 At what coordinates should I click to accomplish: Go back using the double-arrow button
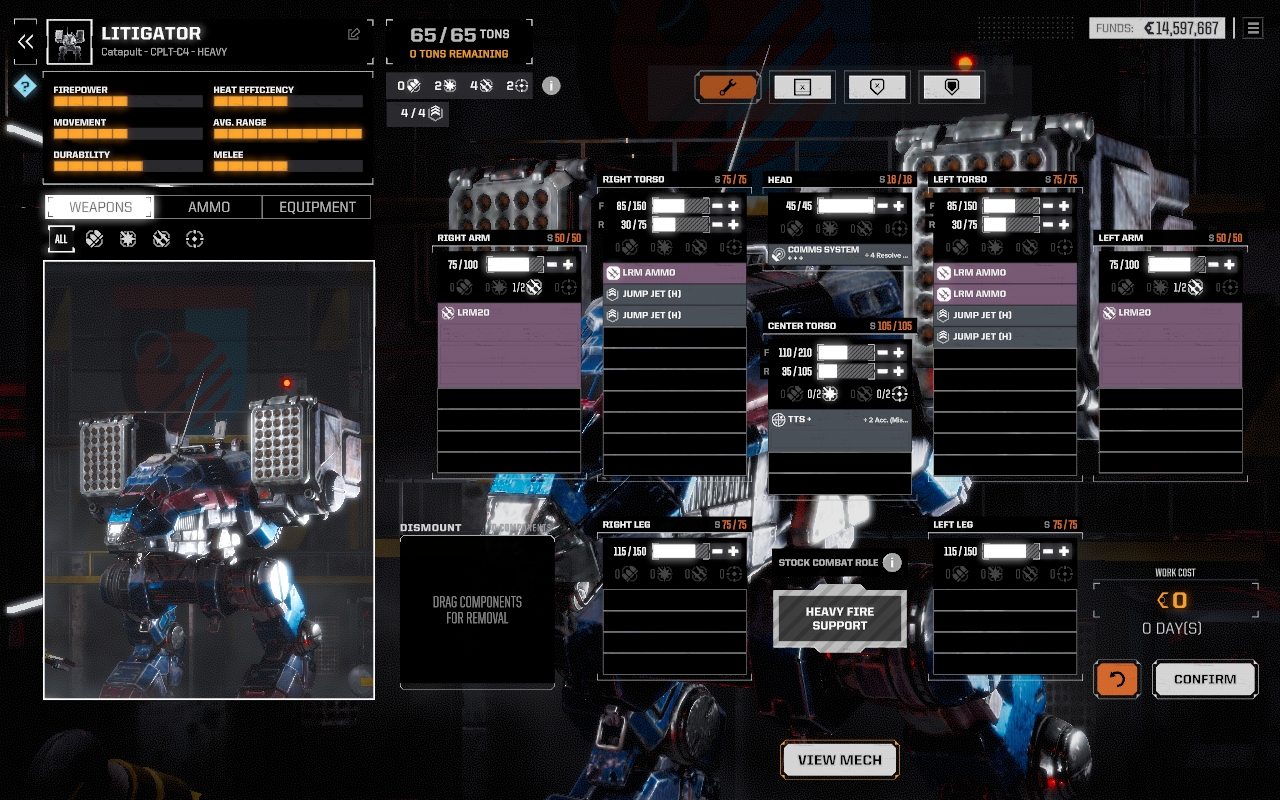tap(26, 42)
